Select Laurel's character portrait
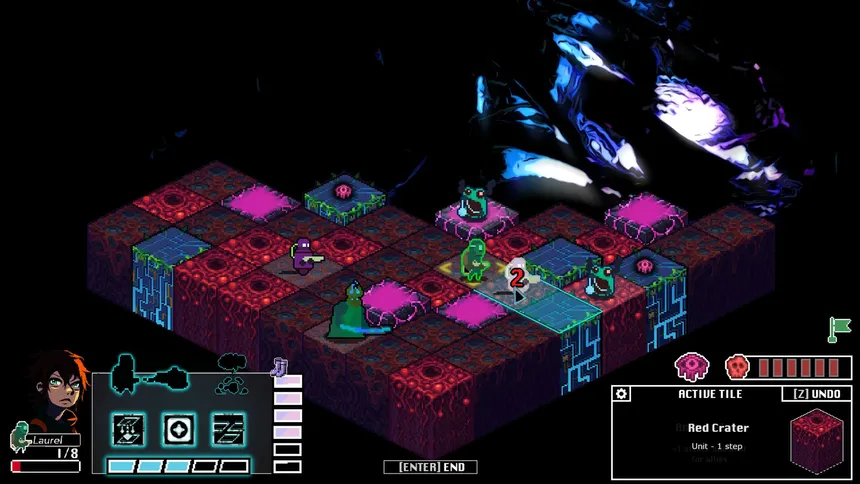 point(56,390)
